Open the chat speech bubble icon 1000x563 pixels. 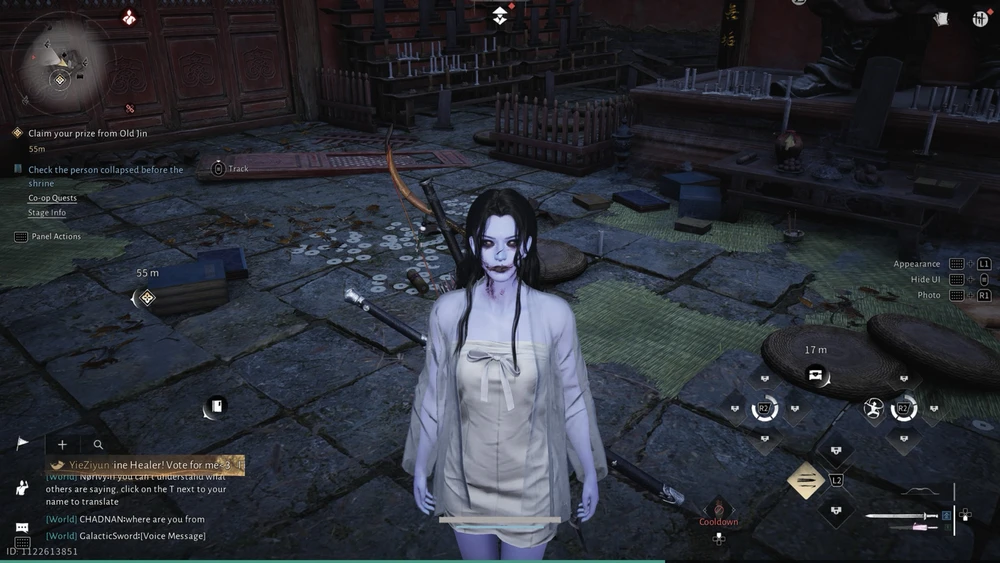point(22,527)
